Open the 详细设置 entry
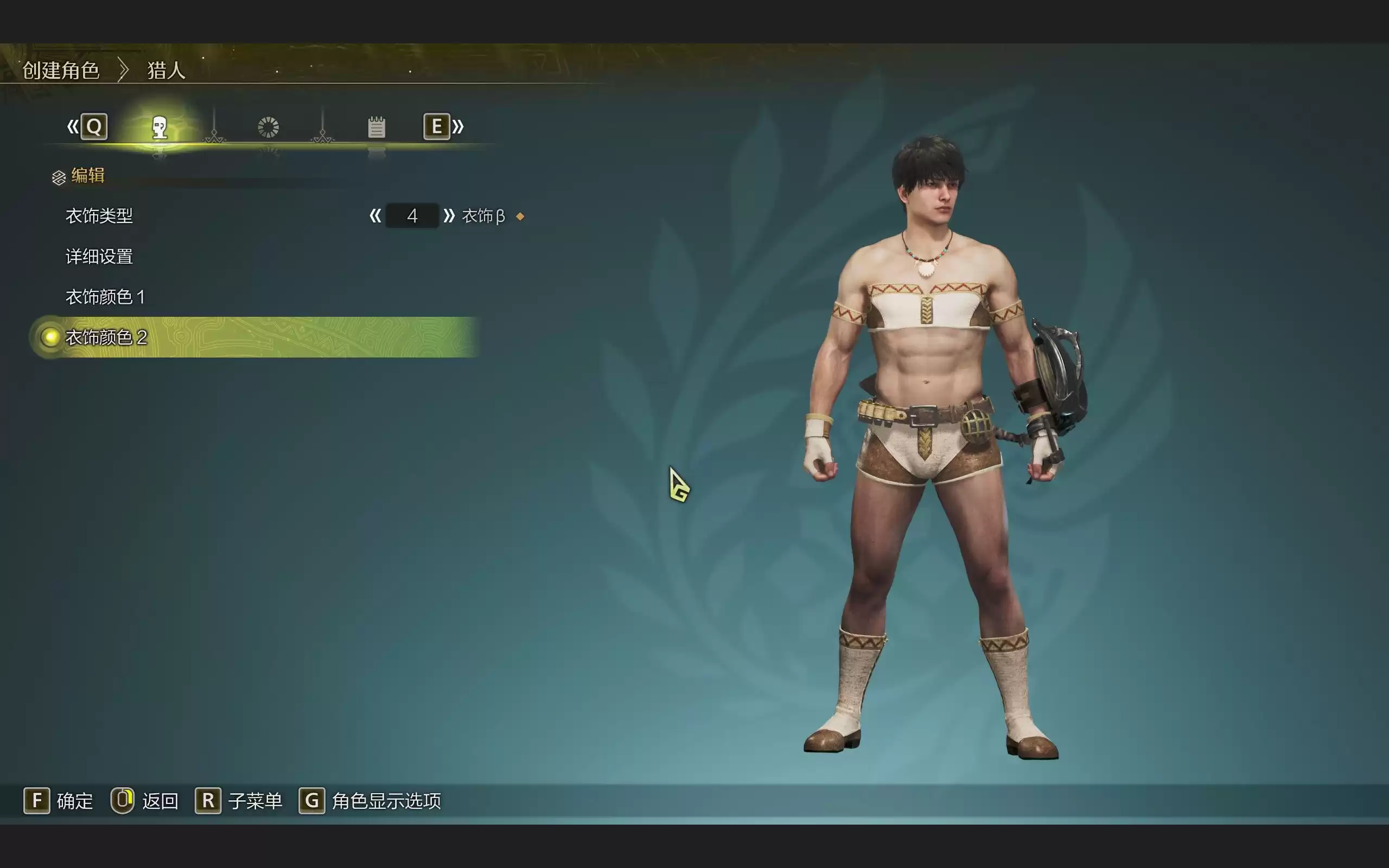 point(99,257)
